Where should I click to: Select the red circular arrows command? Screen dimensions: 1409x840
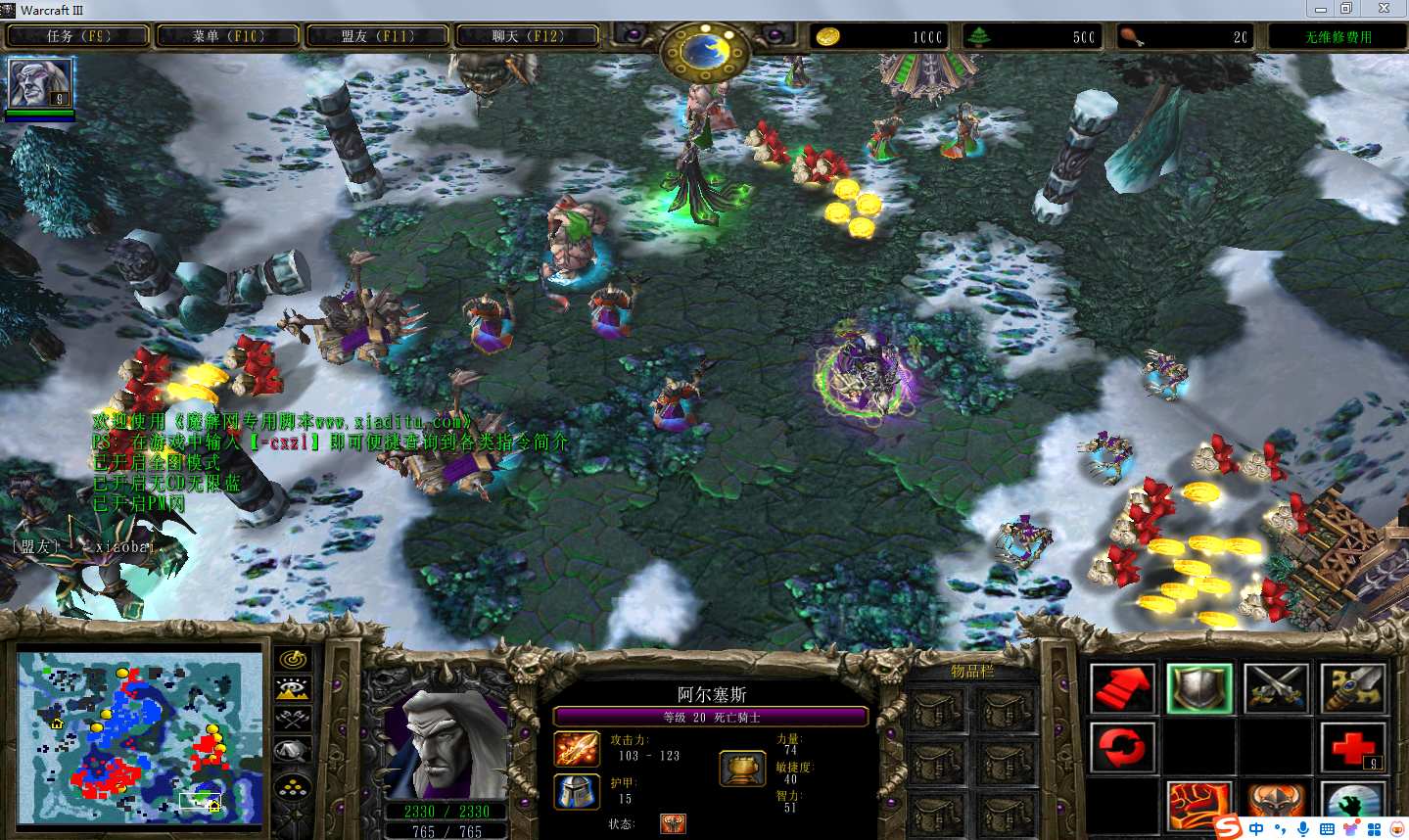coord(1122,748)
